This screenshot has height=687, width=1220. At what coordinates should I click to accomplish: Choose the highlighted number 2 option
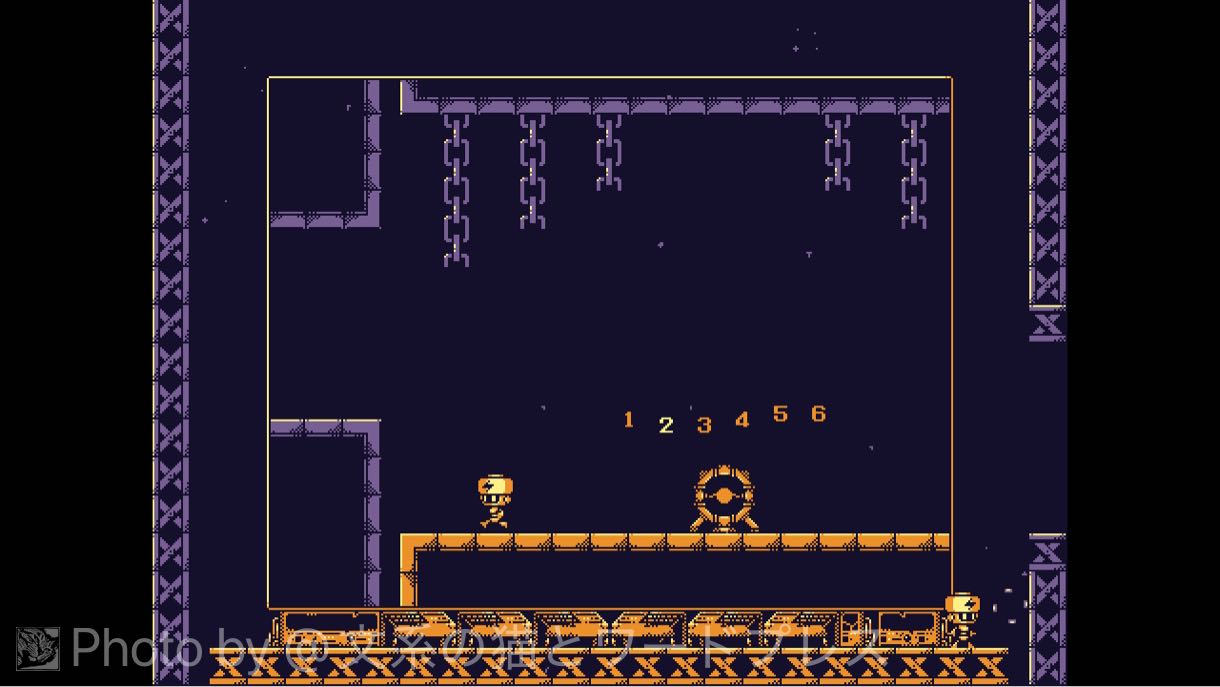click(x=666, y=425)
